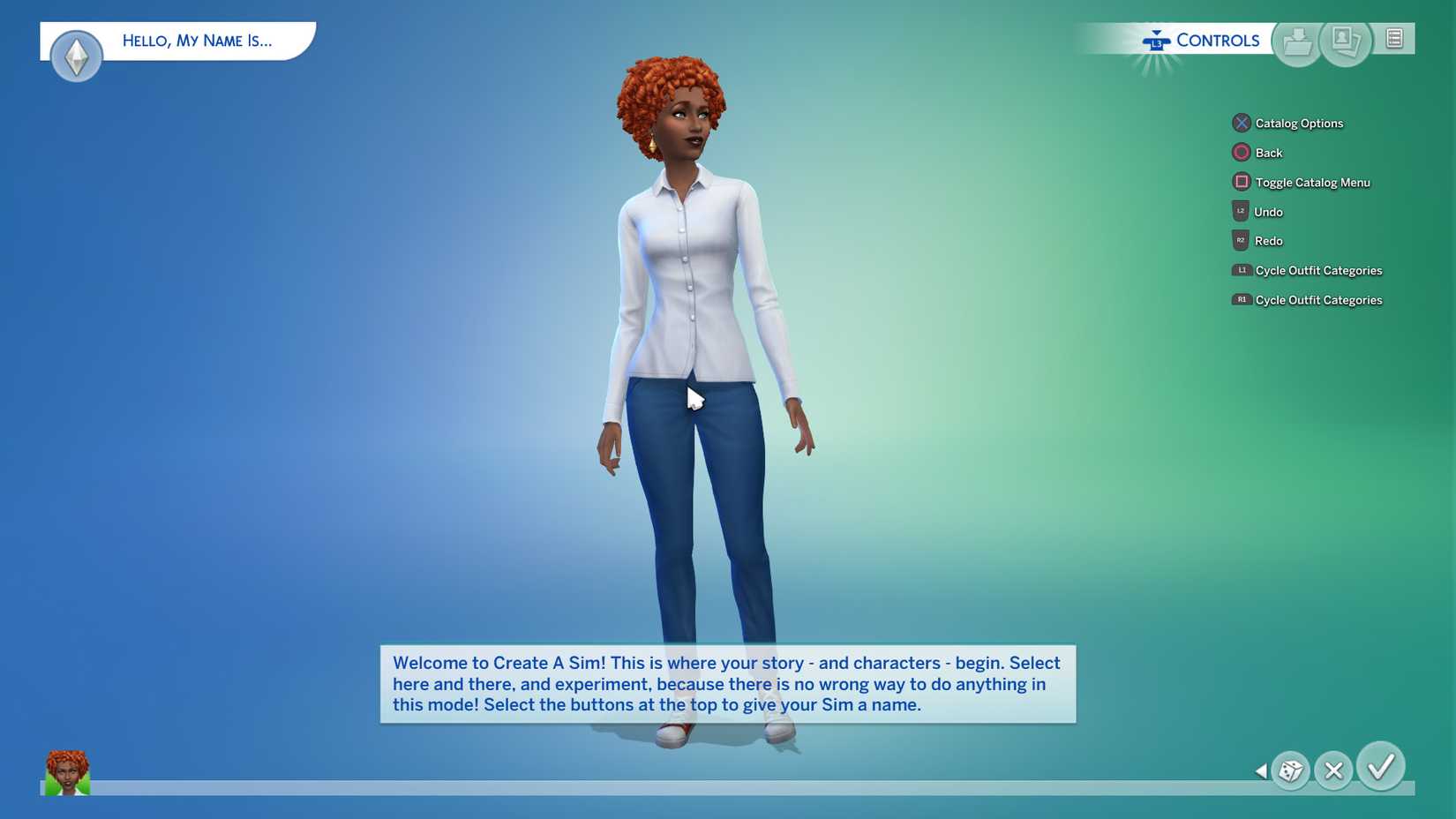Toggle Catalog Menu with the square control
Viewport: 1456px width, 819px height.
[x=1242, y=182]
